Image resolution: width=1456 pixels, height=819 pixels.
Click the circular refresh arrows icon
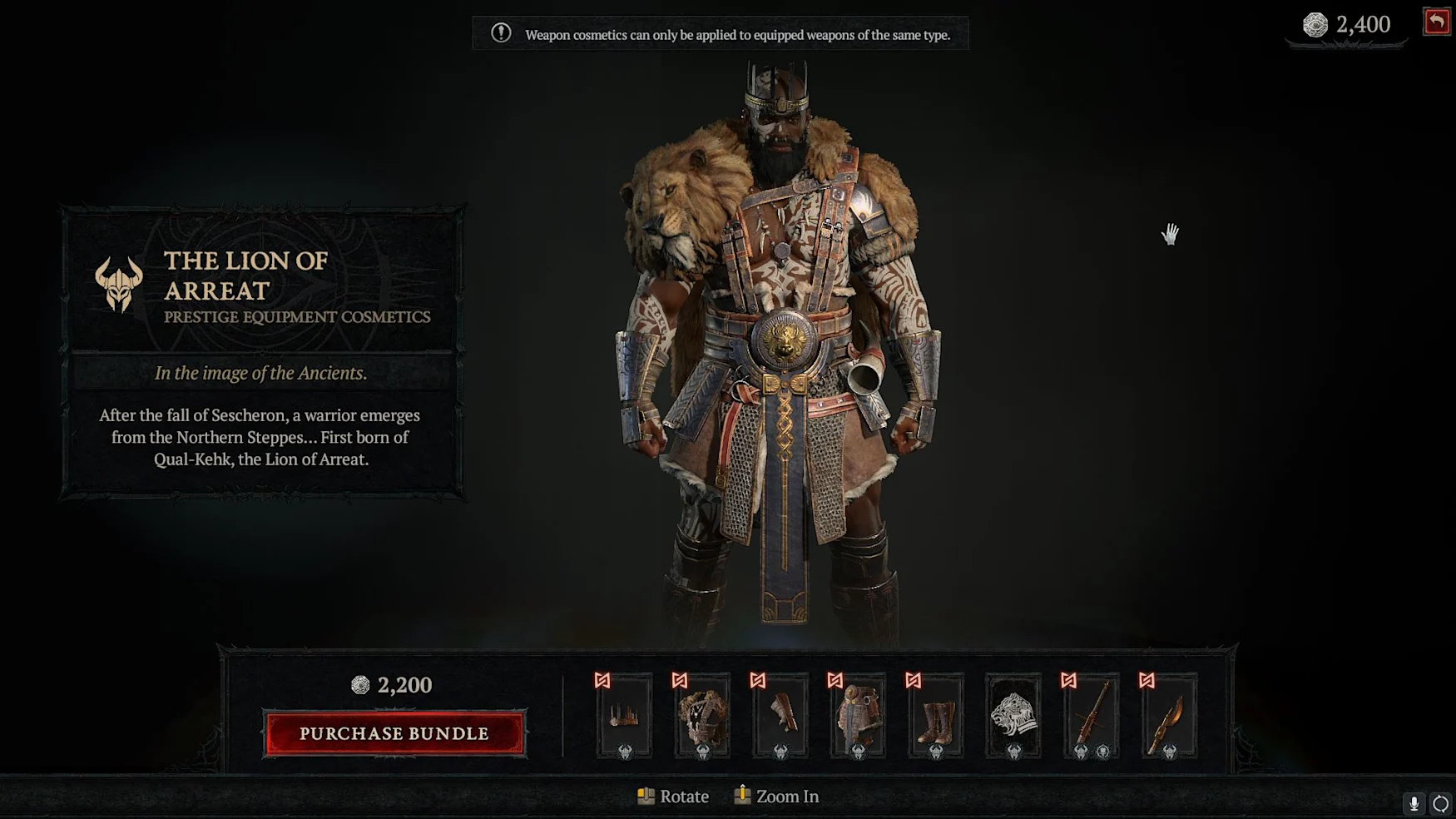(x=1440, y=804)
